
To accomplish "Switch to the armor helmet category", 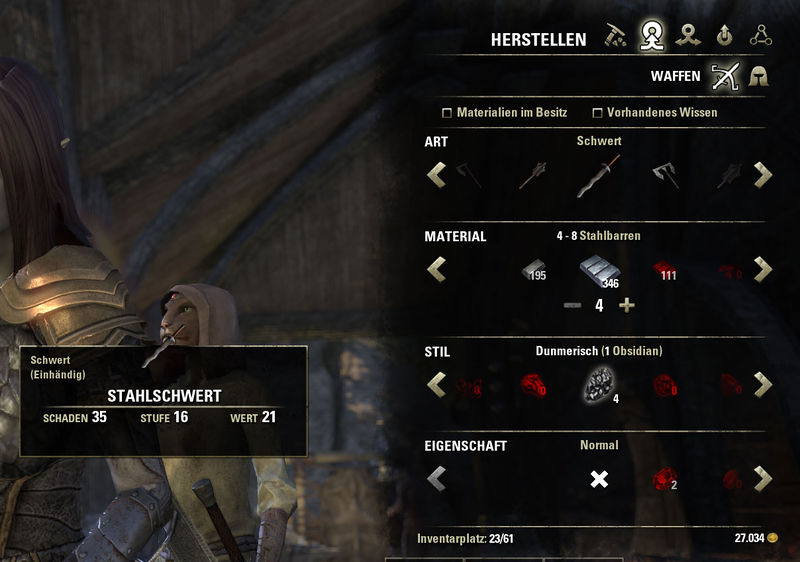I will click(x=760, y=76).
